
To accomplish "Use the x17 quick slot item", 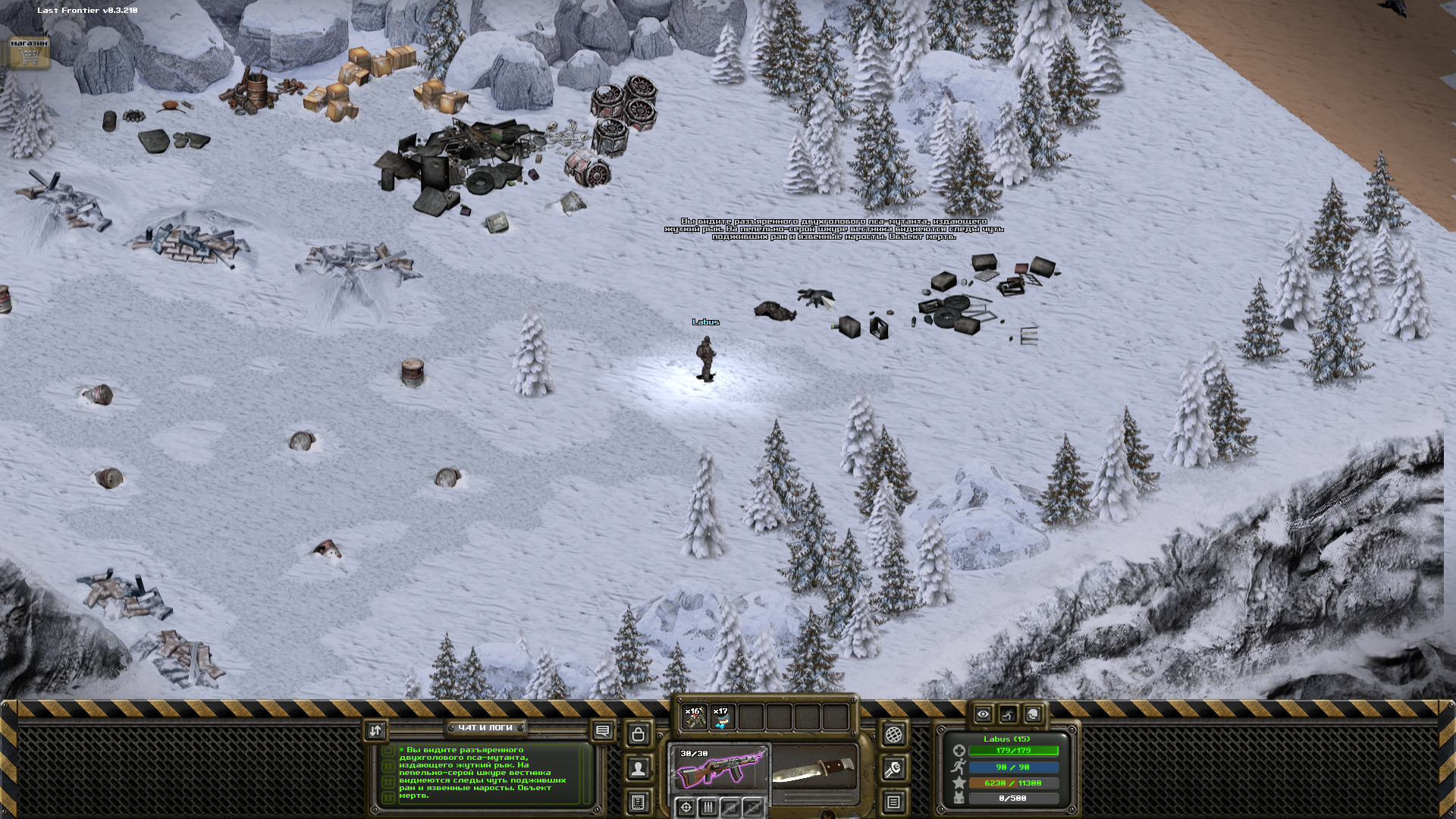I will pos(722,717).
